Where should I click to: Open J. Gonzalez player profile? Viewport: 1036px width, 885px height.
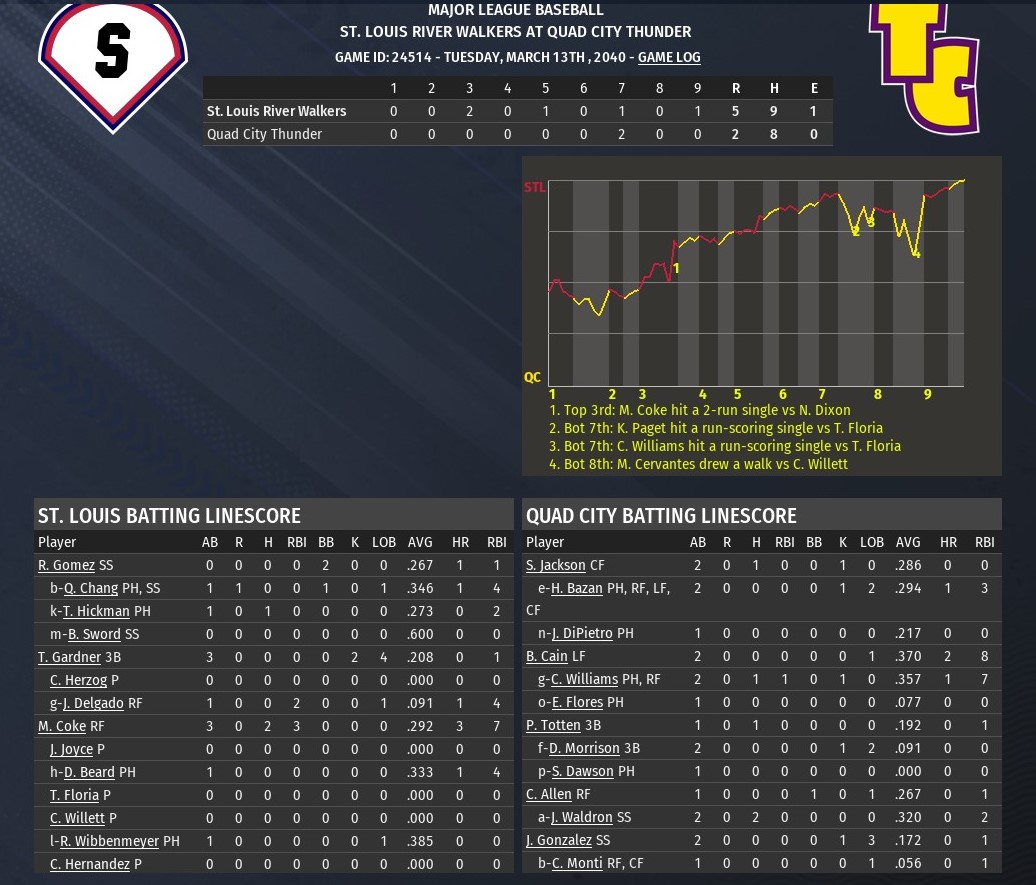(559, 841)
